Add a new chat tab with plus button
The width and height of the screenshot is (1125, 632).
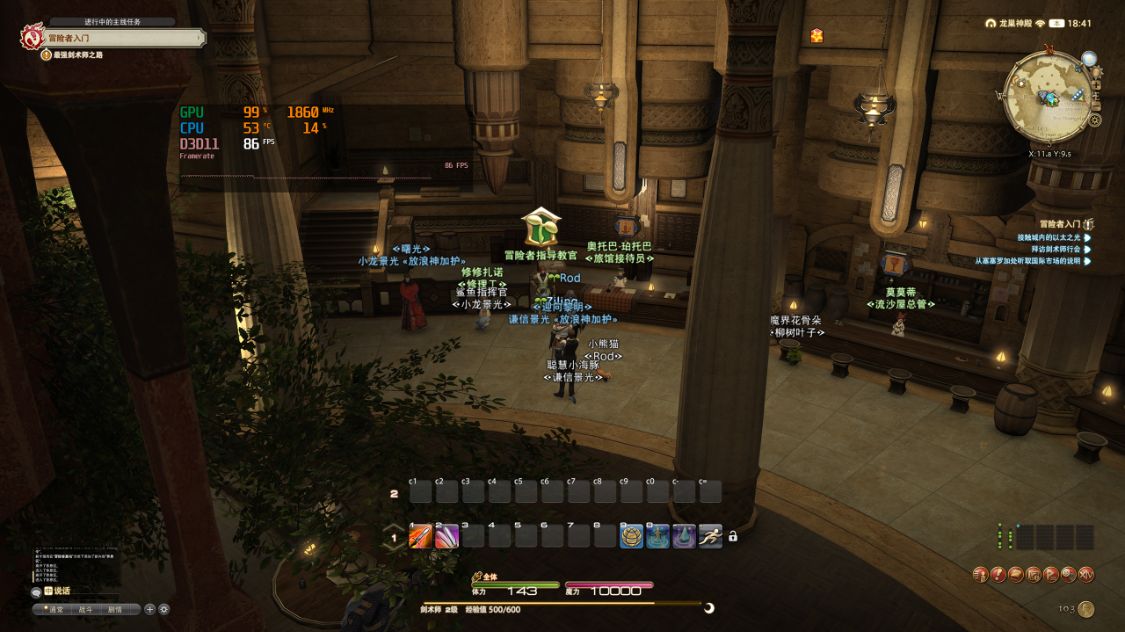150,609
